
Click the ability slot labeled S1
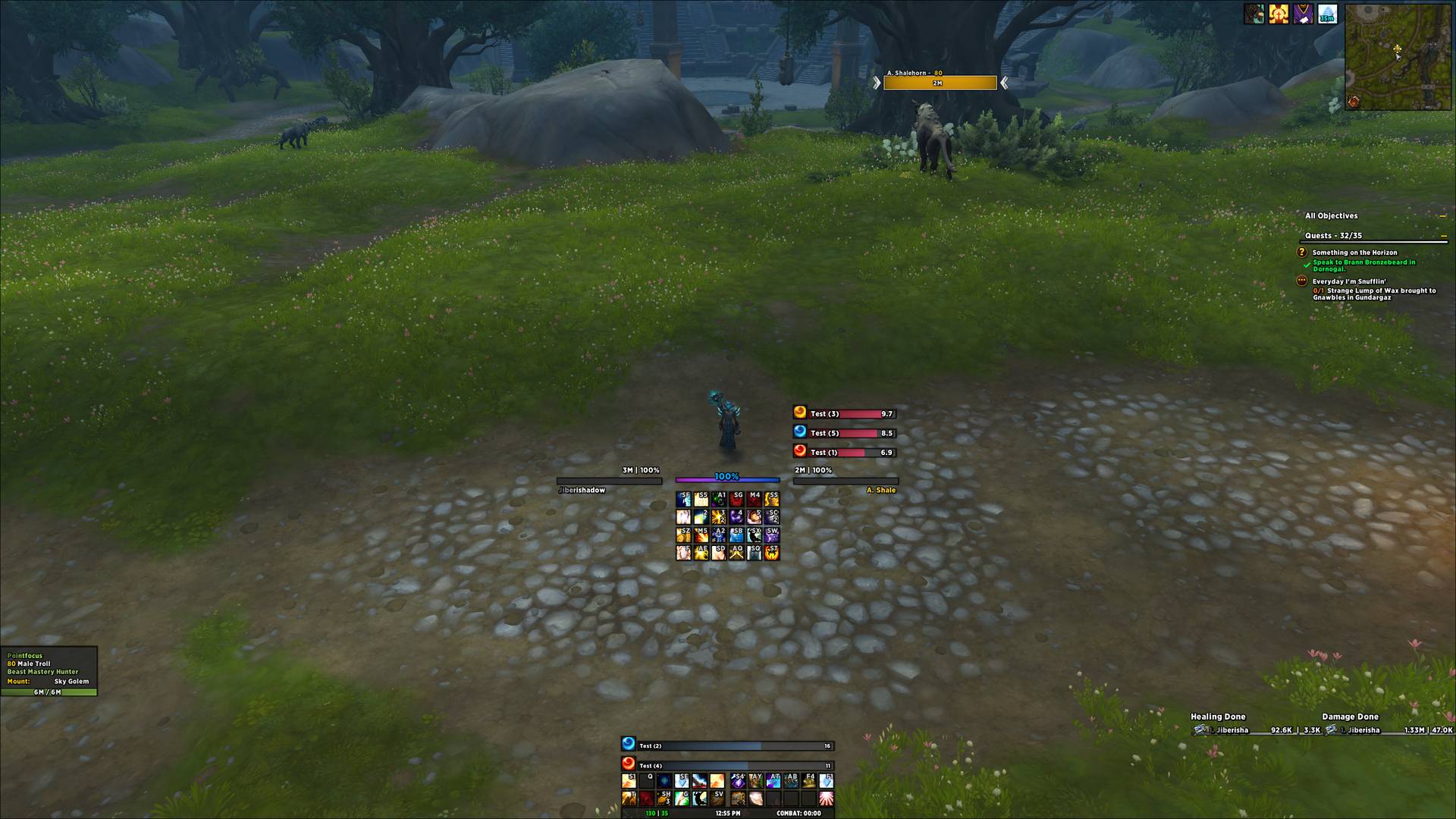(x=629, y=781)
